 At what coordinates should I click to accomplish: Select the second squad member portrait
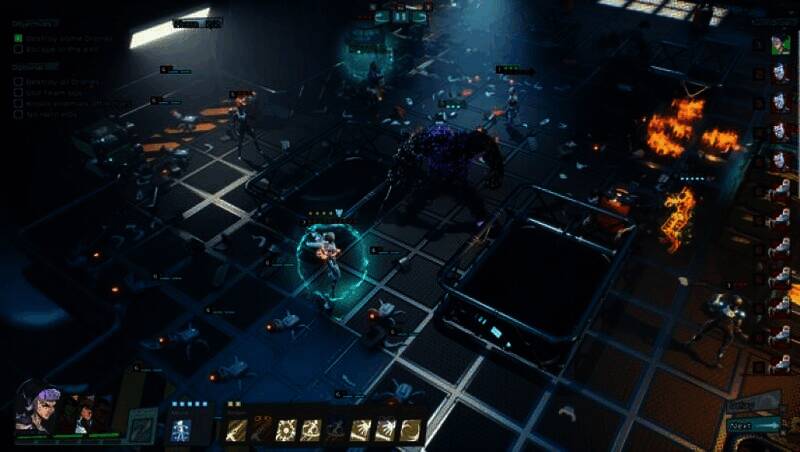click(86, 411)
